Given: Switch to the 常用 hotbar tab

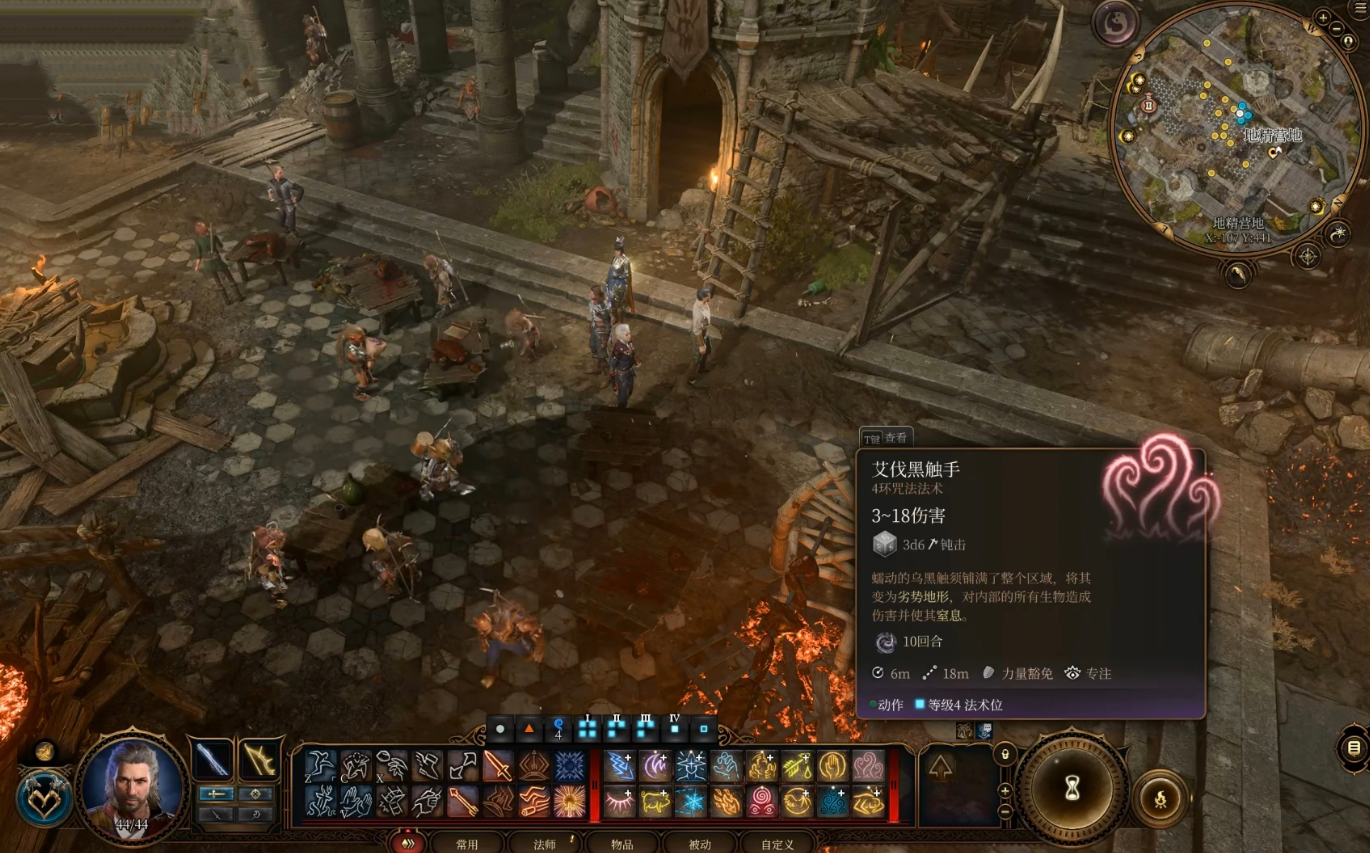Looking at the screenshot, I should click(467, 844).
